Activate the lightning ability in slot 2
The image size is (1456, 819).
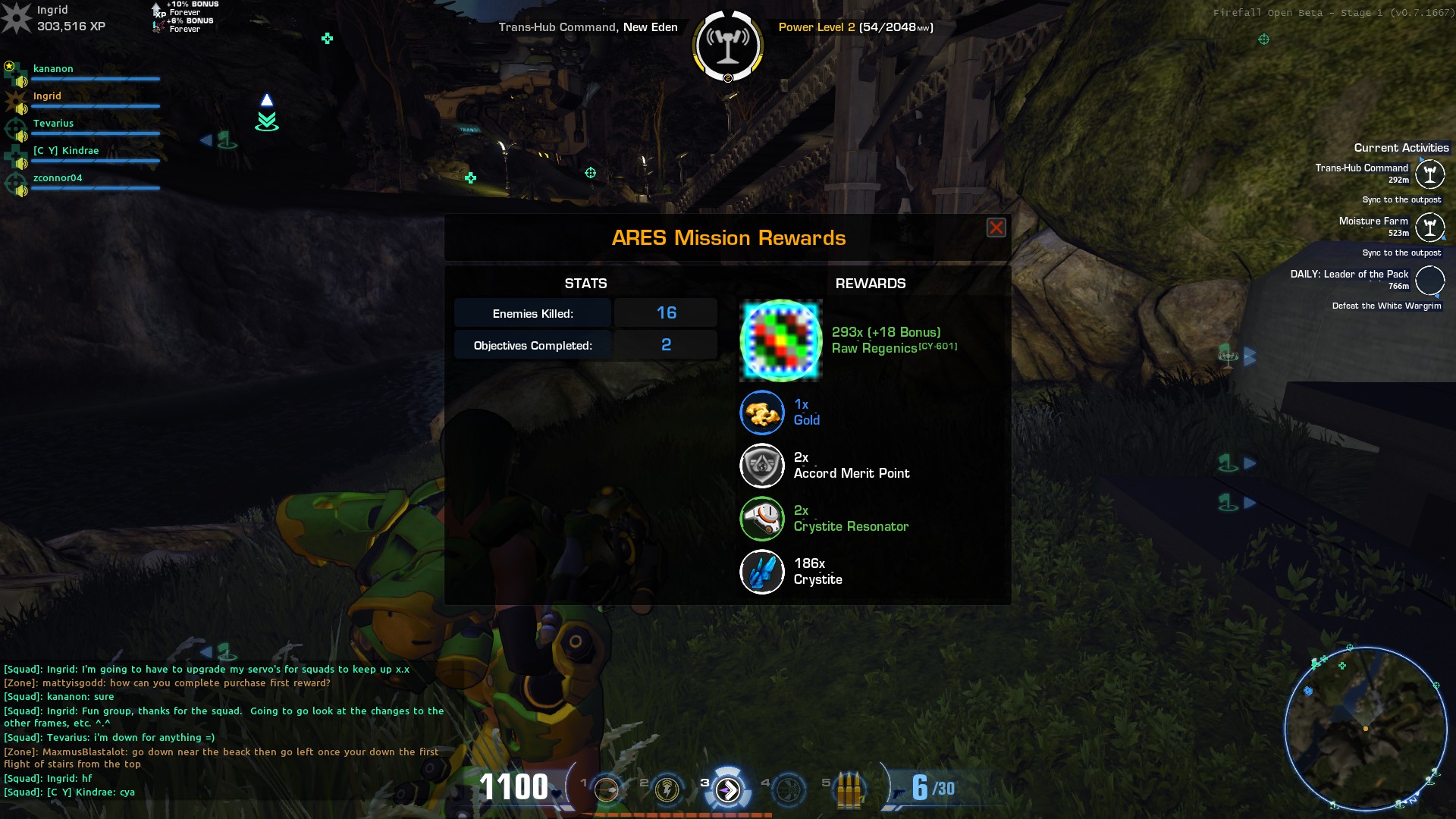click(x=667, y=789)
